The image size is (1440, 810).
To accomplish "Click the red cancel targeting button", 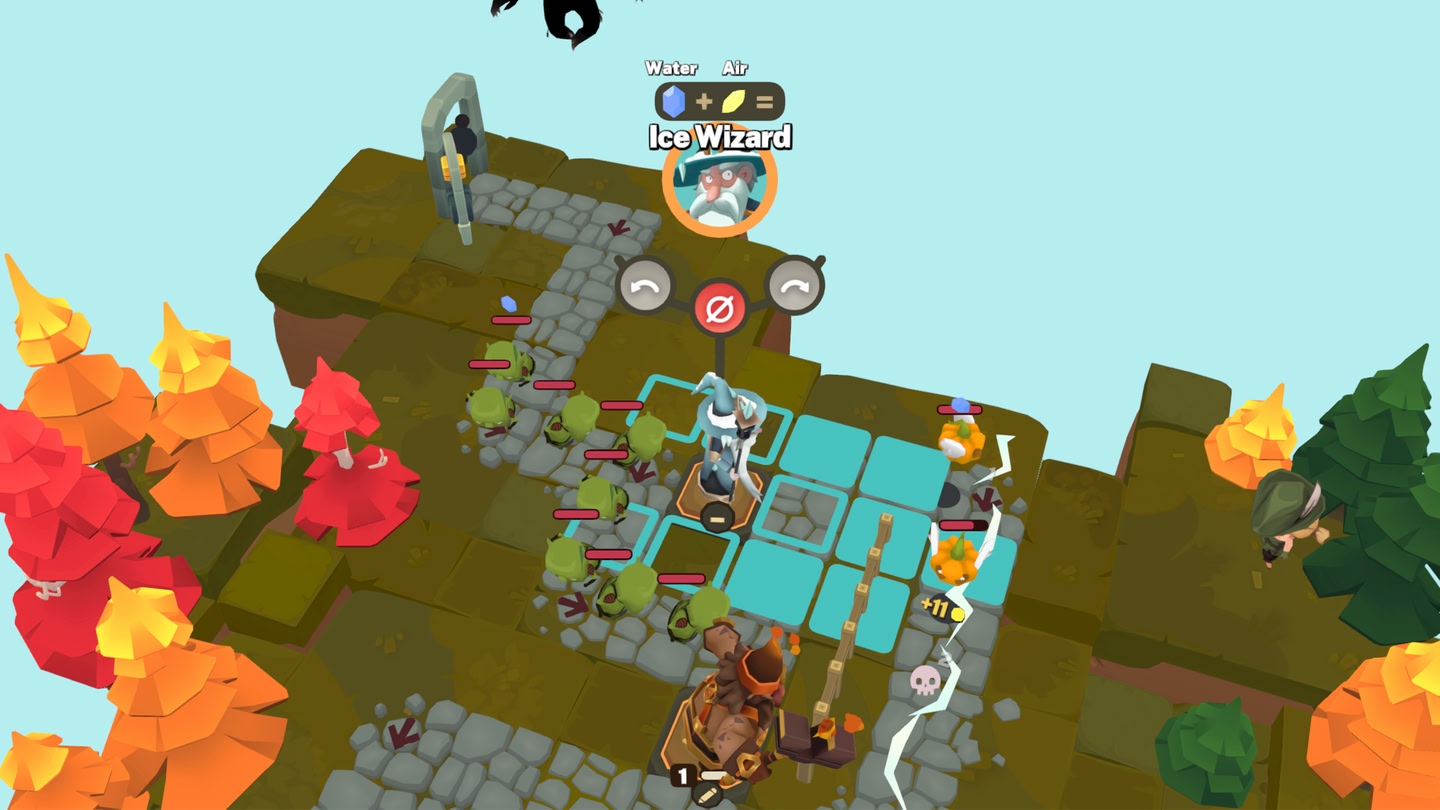I will click(x=720, y=307).
